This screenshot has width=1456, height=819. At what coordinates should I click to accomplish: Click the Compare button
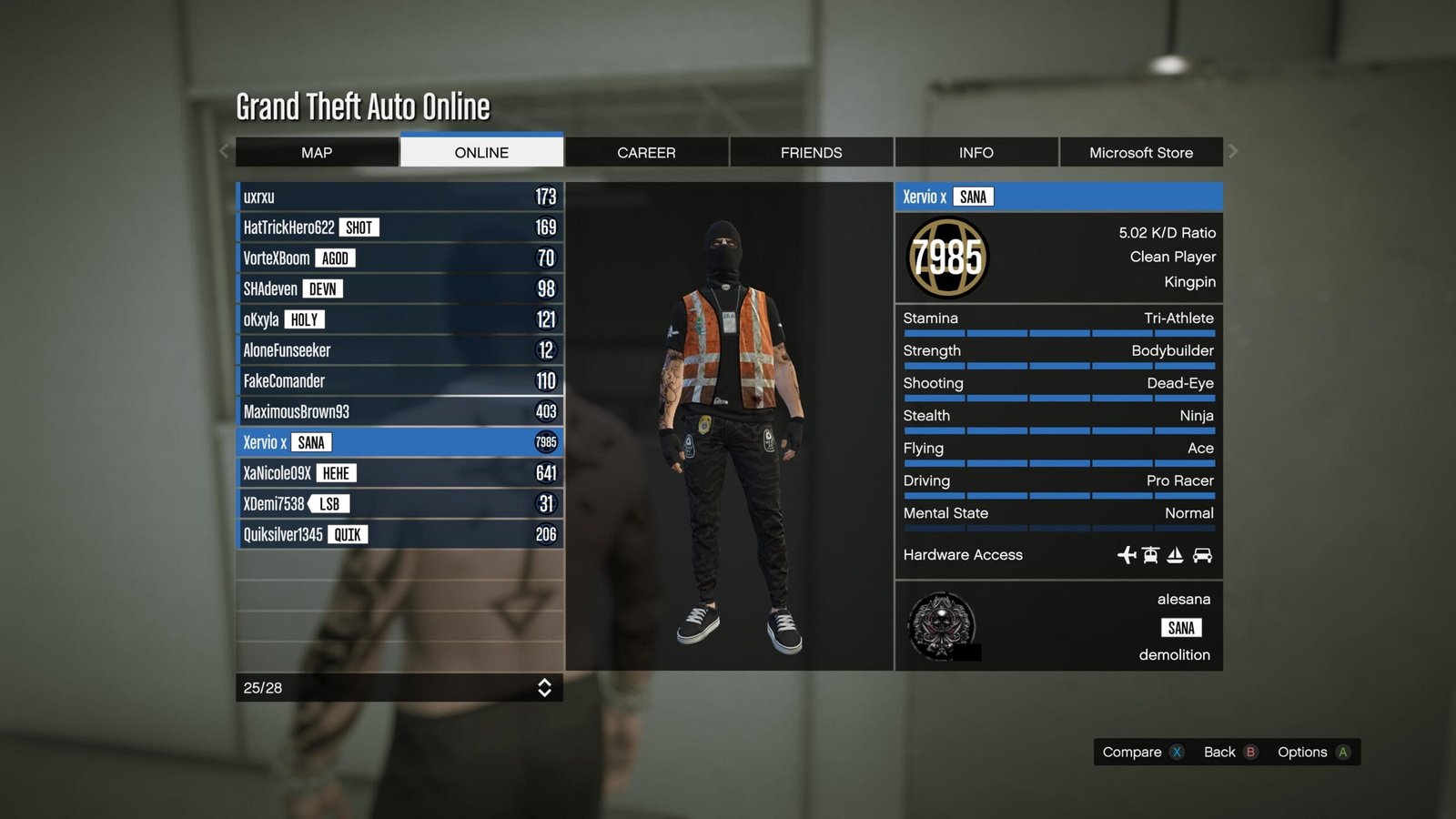coord(1131,753)
